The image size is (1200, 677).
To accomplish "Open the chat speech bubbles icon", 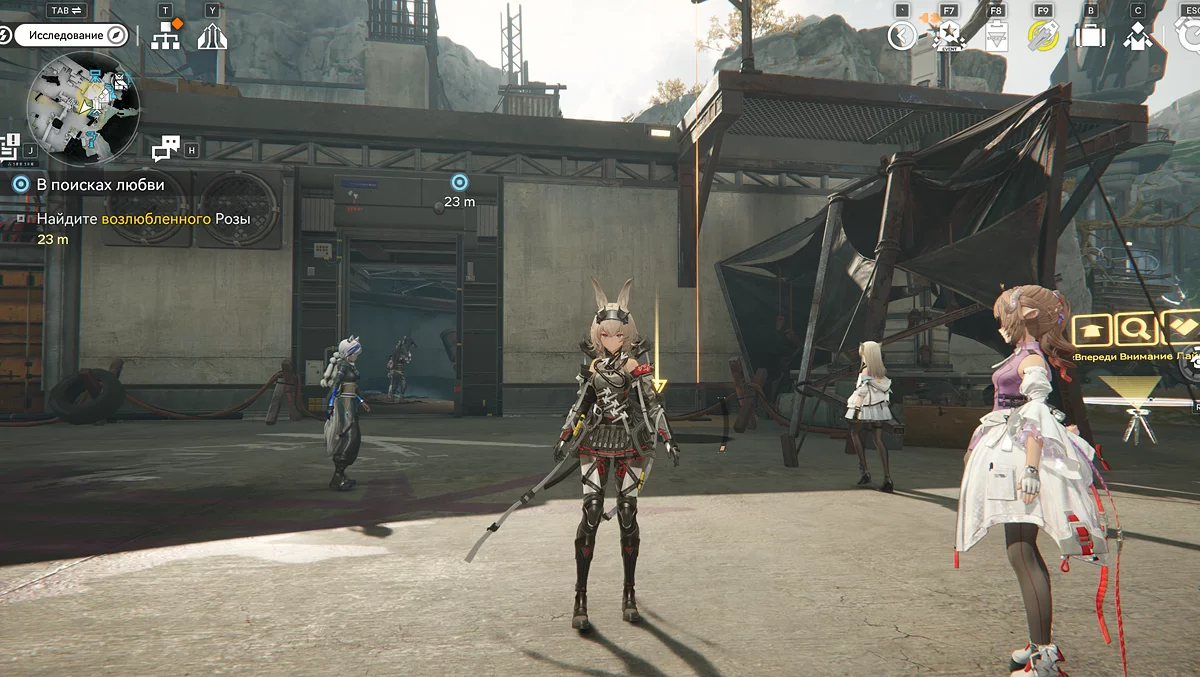I will (165, 149).
